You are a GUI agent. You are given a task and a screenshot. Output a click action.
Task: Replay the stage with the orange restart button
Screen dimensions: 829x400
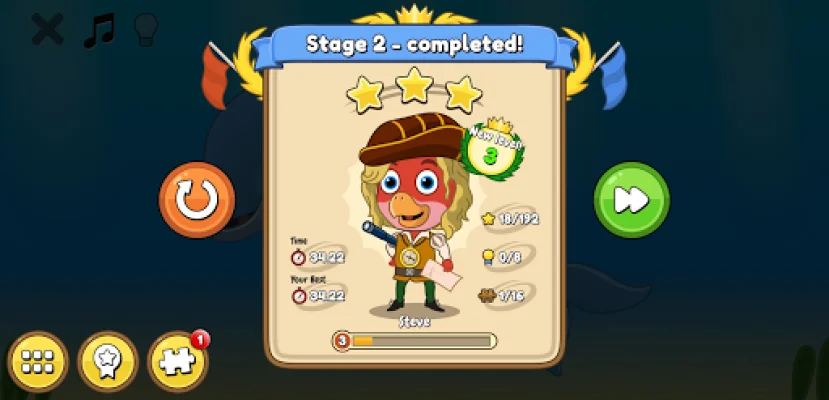197,199
